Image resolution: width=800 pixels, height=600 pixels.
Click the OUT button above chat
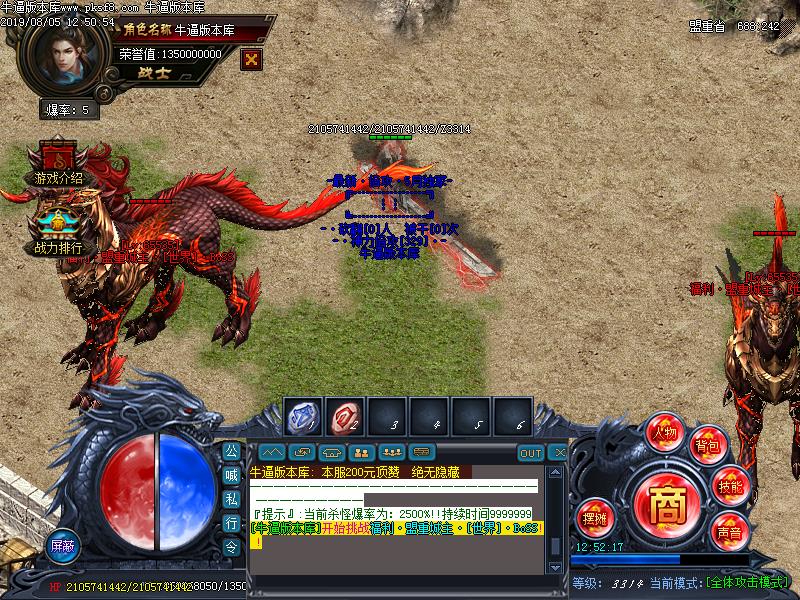pyautogui.click(x=530, y=453)
